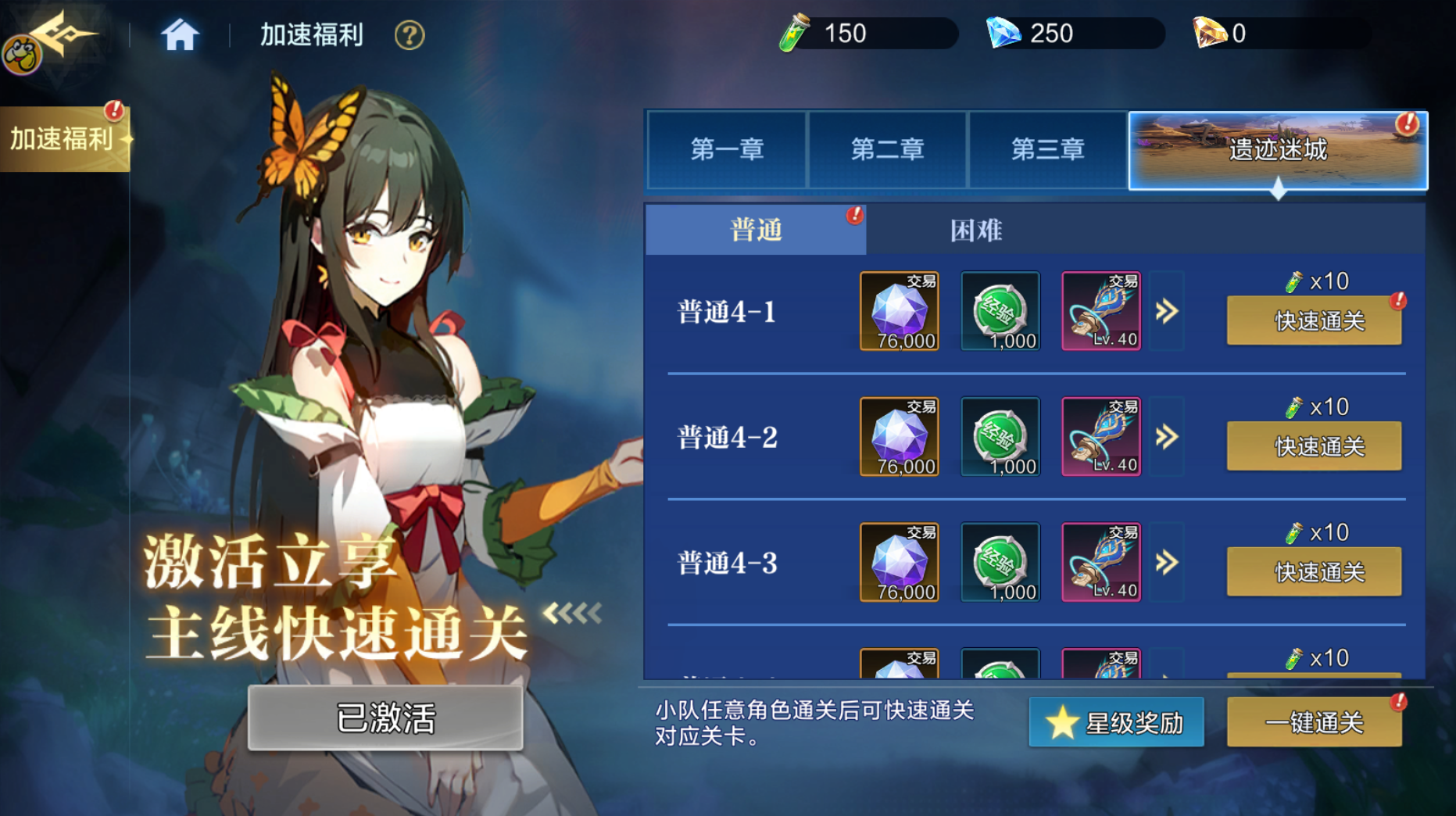Choose the 困难 difficulty tab
Viewport: 1456px width, 816px height.
pyautogui.click(x=975, y=230)
